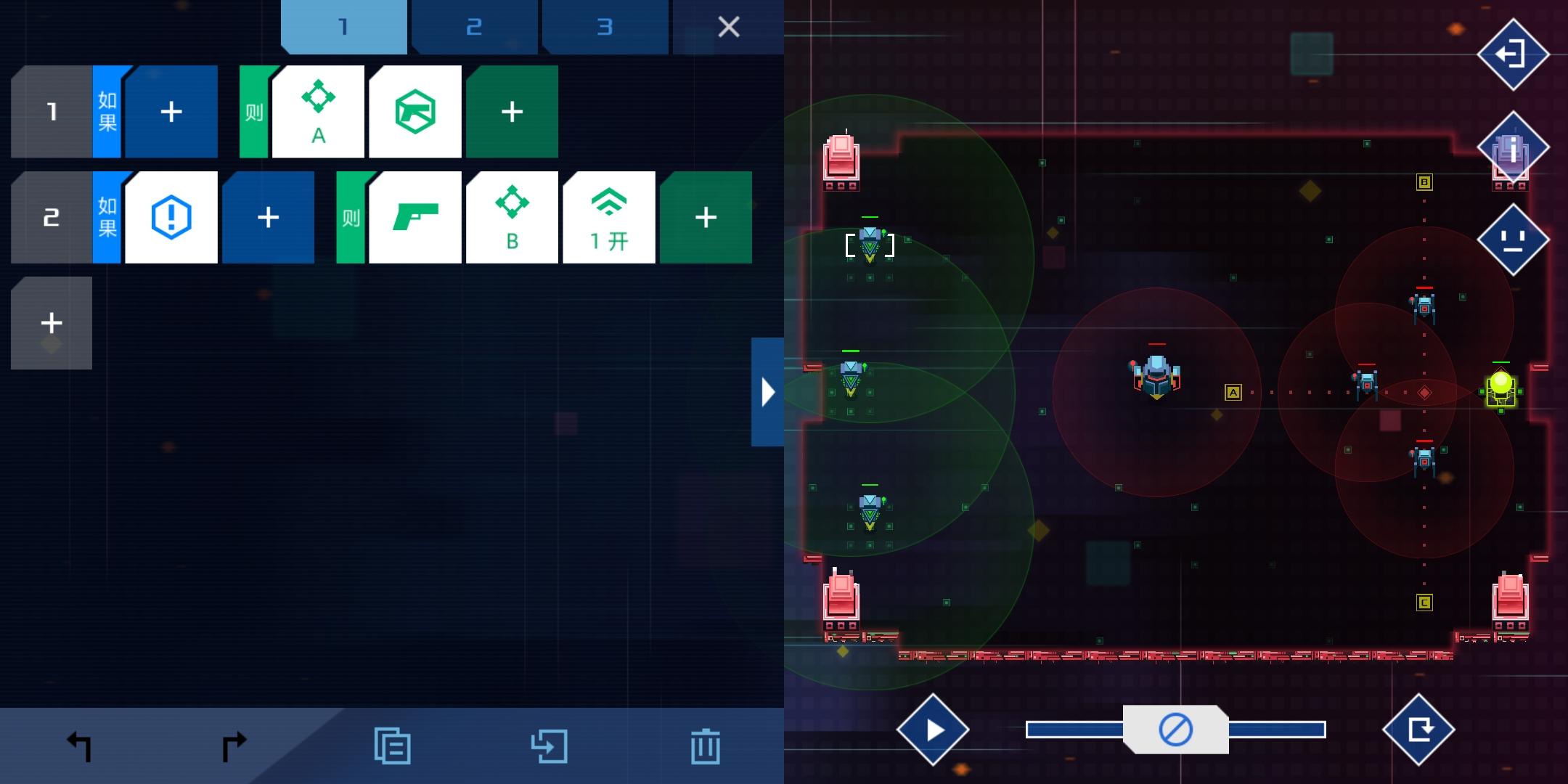Click the move-to-tag-B action block in rule 2
The width and height of the screenshot is (1568, 784).
(513, 217)
